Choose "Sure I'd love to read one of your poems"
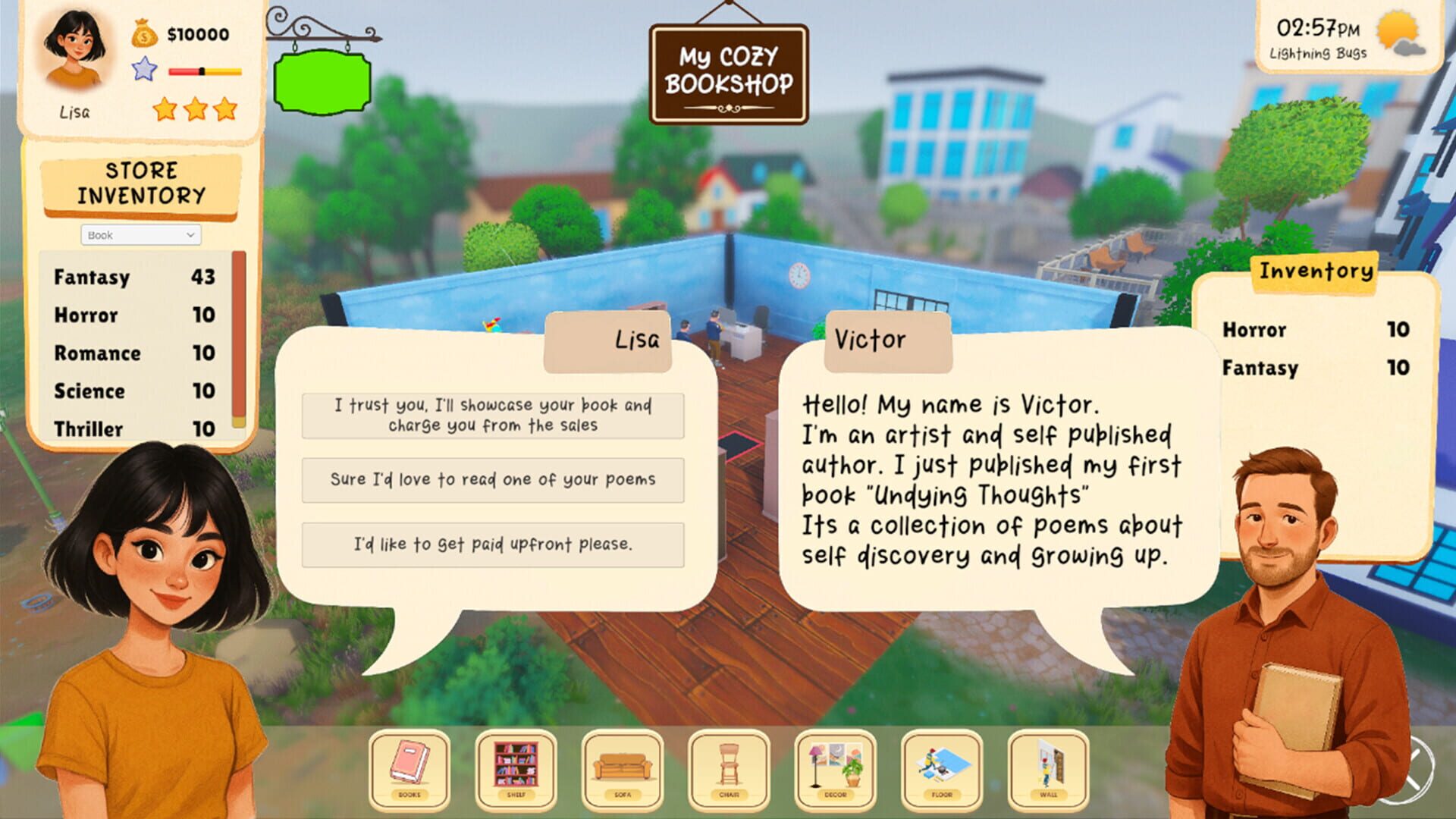The width and height of the screenshot is (1456, 819). (493, 479)
